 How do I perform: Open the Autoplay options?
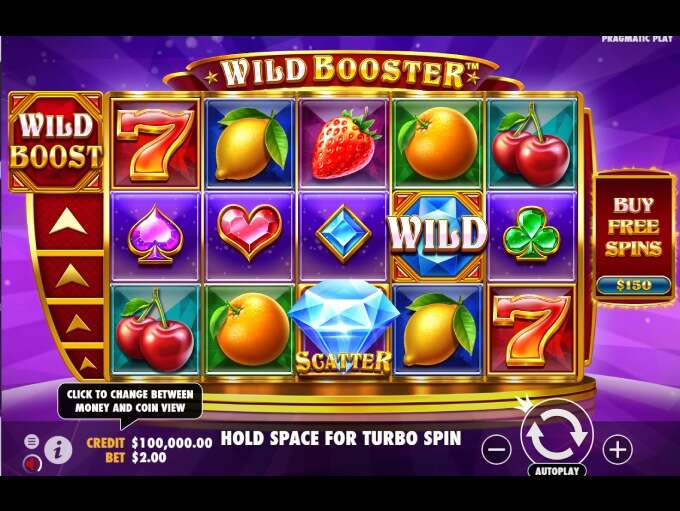point(557,469)
